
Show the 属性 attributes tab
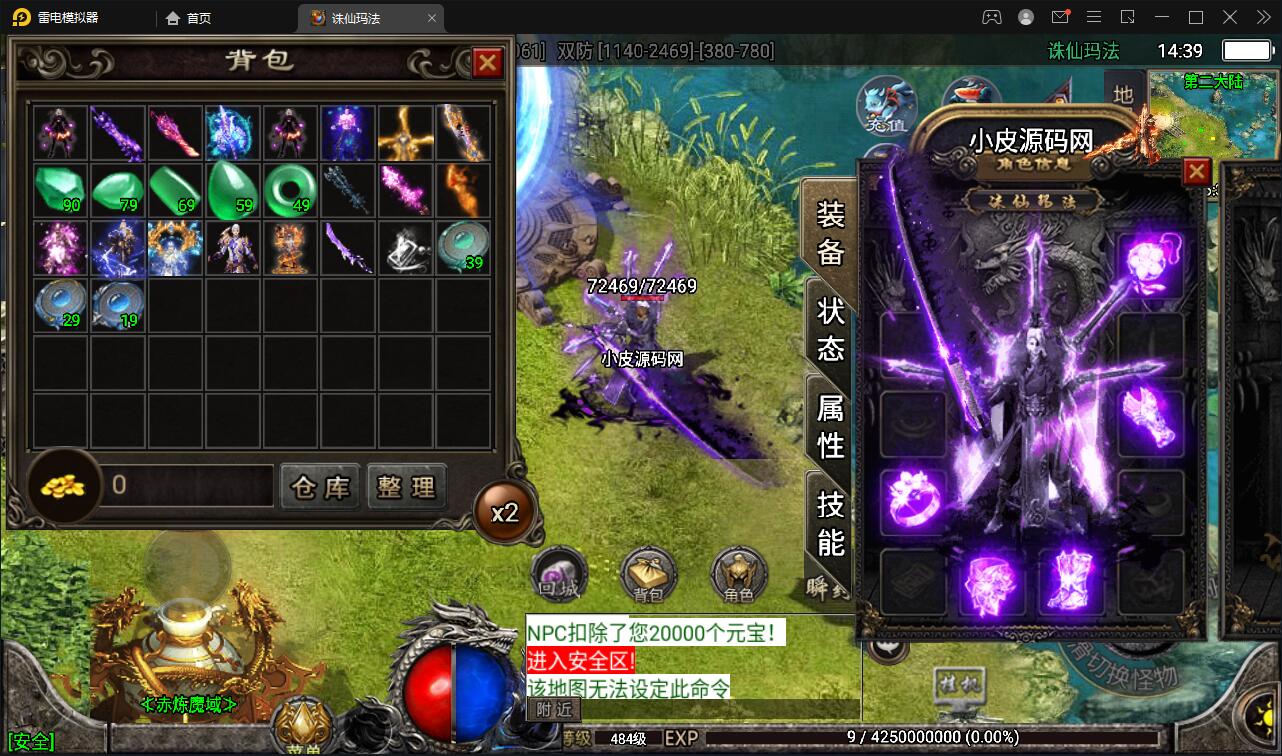coord(830,425)
